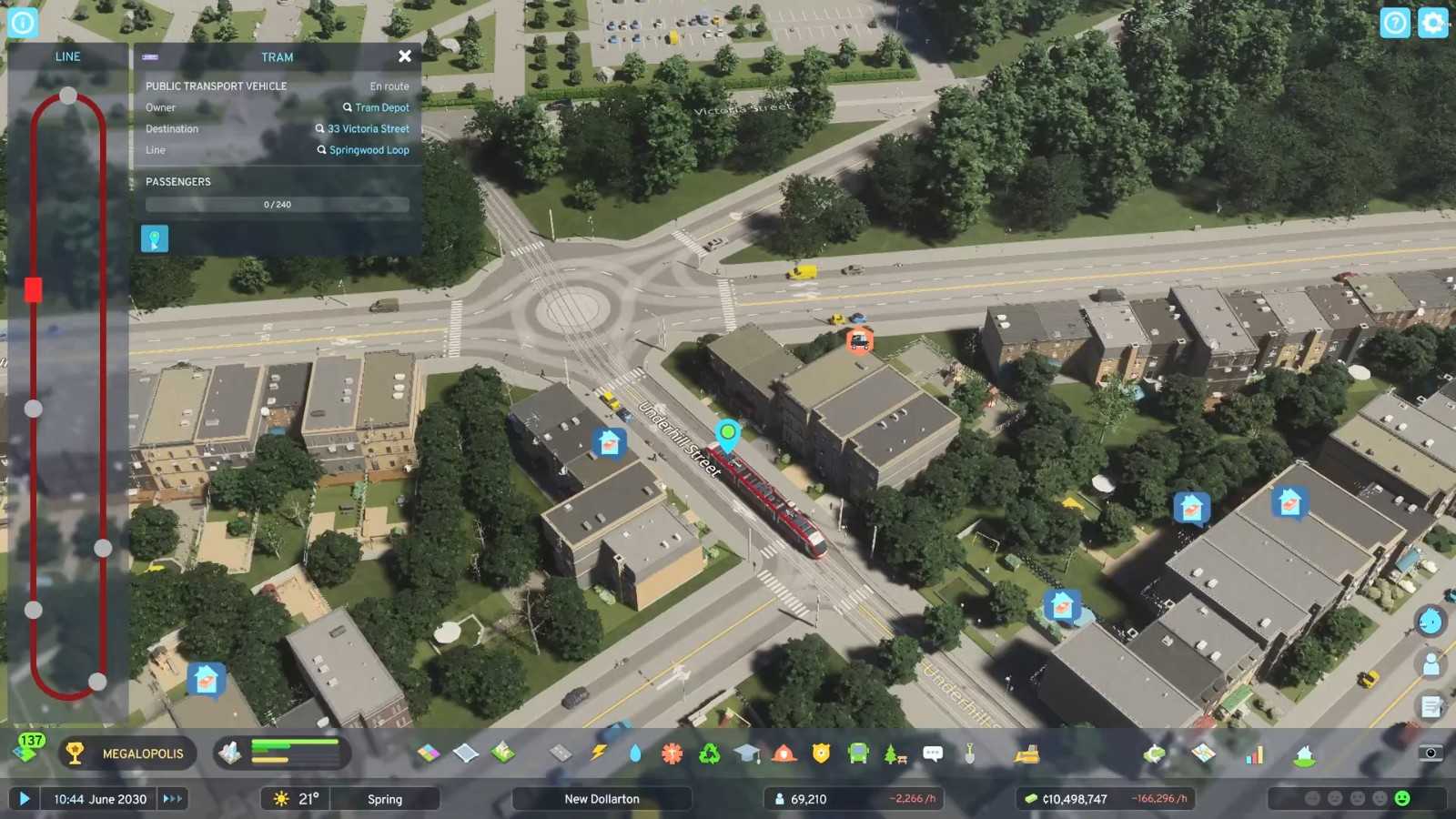
Task: Open the water and sewage menu
Action: click(x=634, y=753)
